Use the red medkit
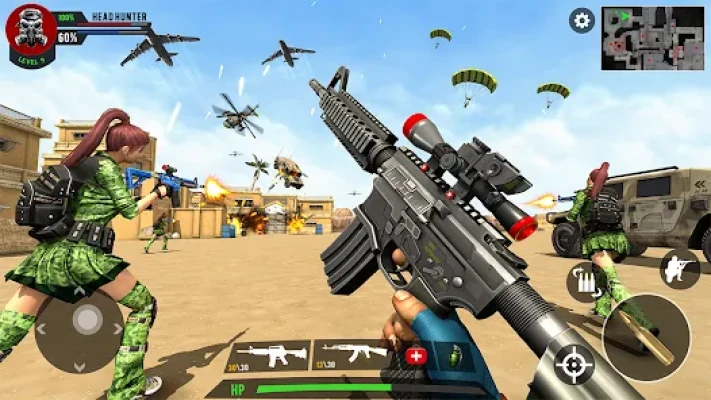The image size is (711, 400). coord(416,355)
